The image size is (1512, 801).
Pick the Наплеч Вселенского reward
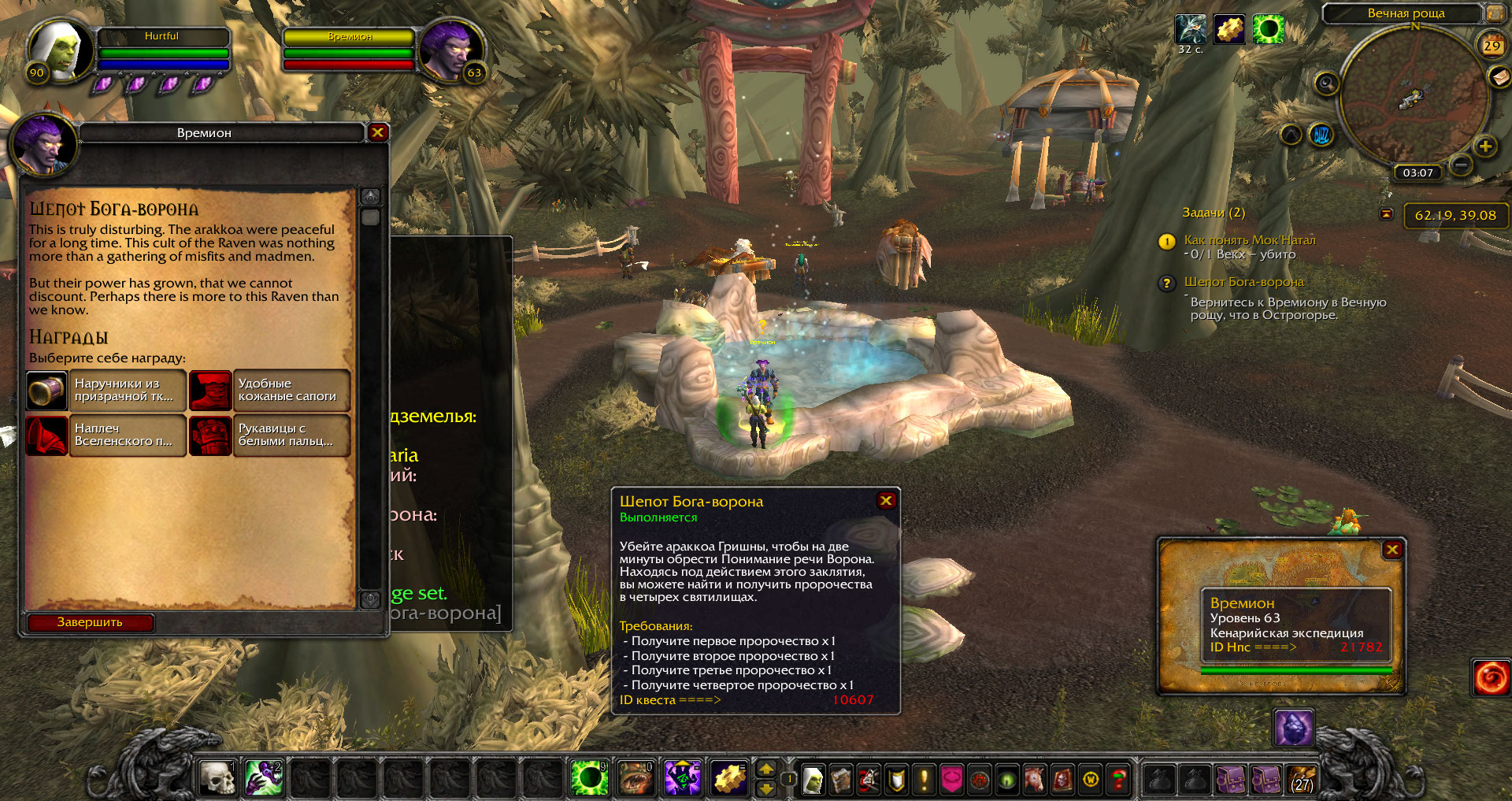click(x=106, y=436)
